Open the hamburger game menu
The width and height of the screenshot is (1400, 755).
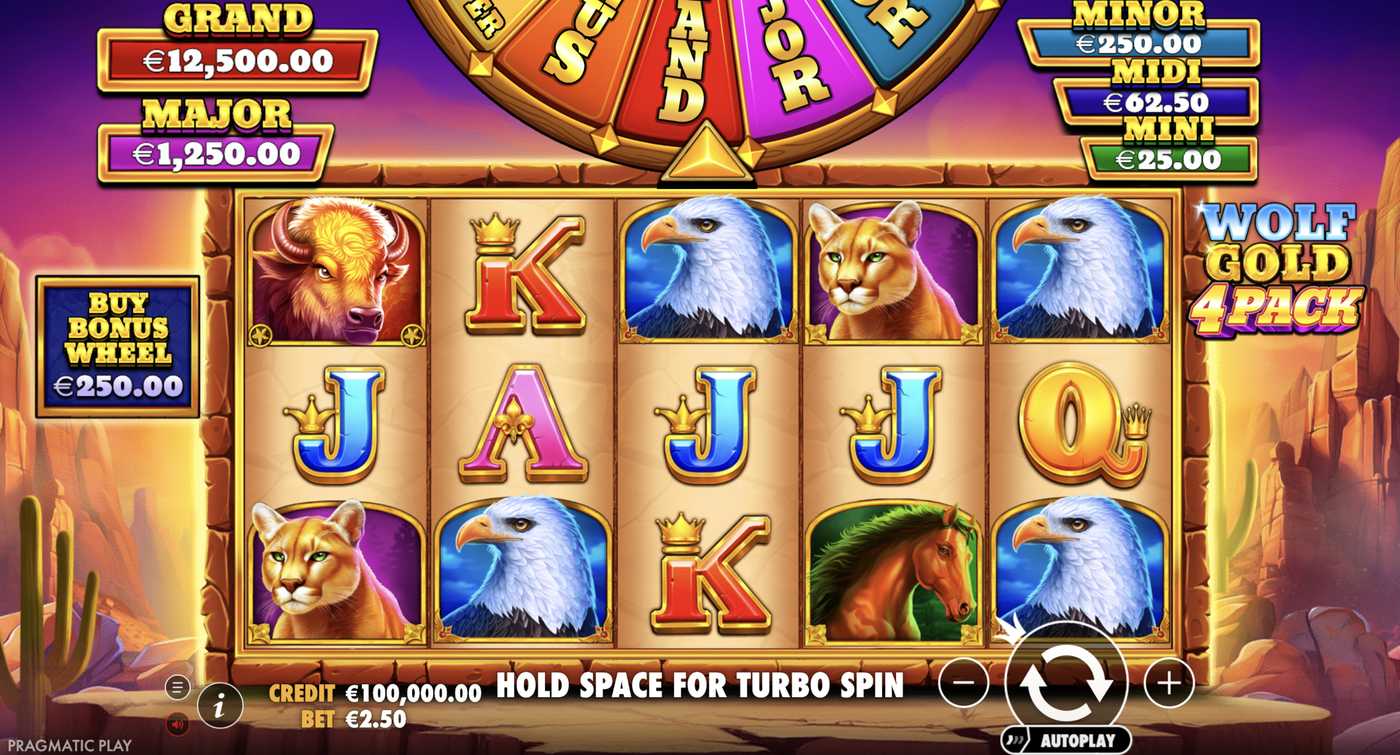click(174, 685)
